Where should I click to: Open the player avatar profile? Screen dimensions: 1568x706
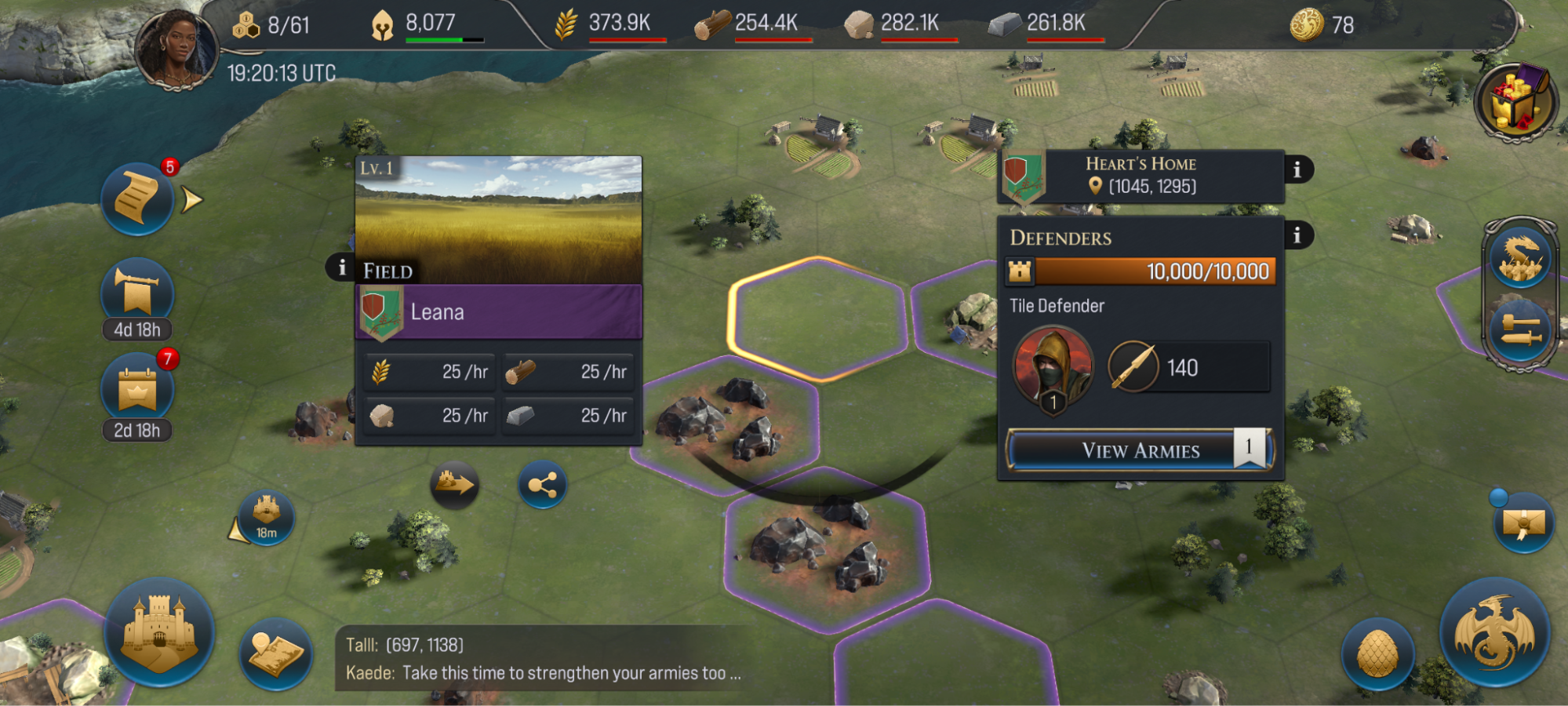176,49
